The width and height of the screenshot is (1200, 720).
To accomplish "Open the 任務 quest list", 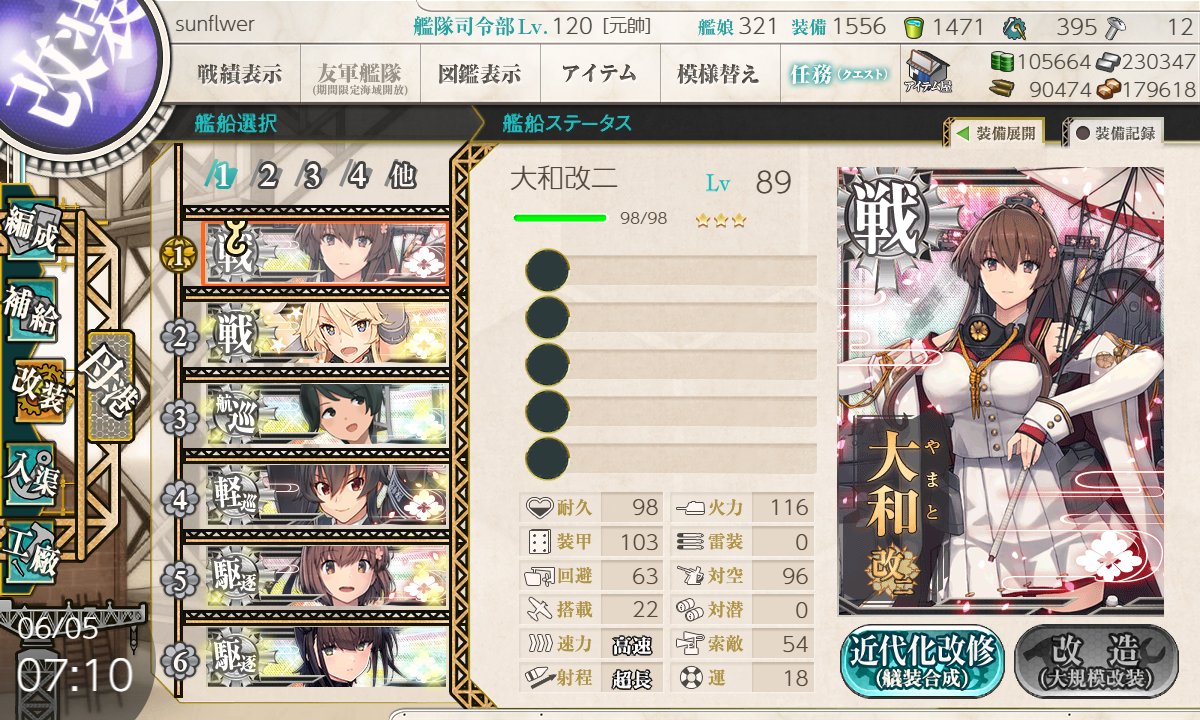I will (x=838, y=74).
